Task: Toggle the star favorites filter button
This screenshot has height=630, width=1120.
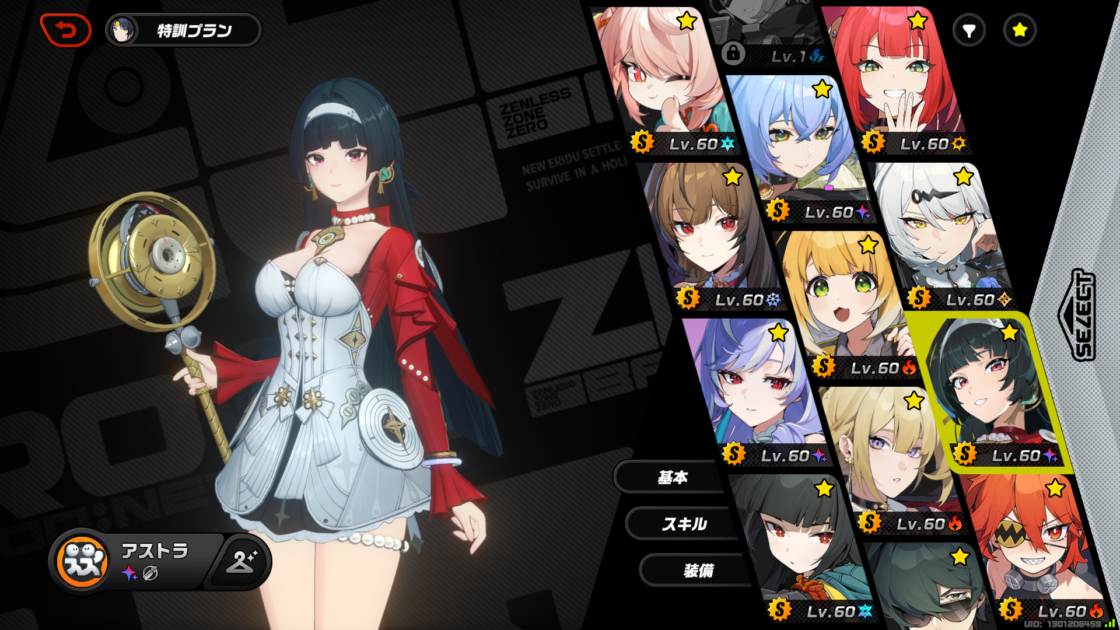Action: pyautogui.click(x=1019, y=31)
